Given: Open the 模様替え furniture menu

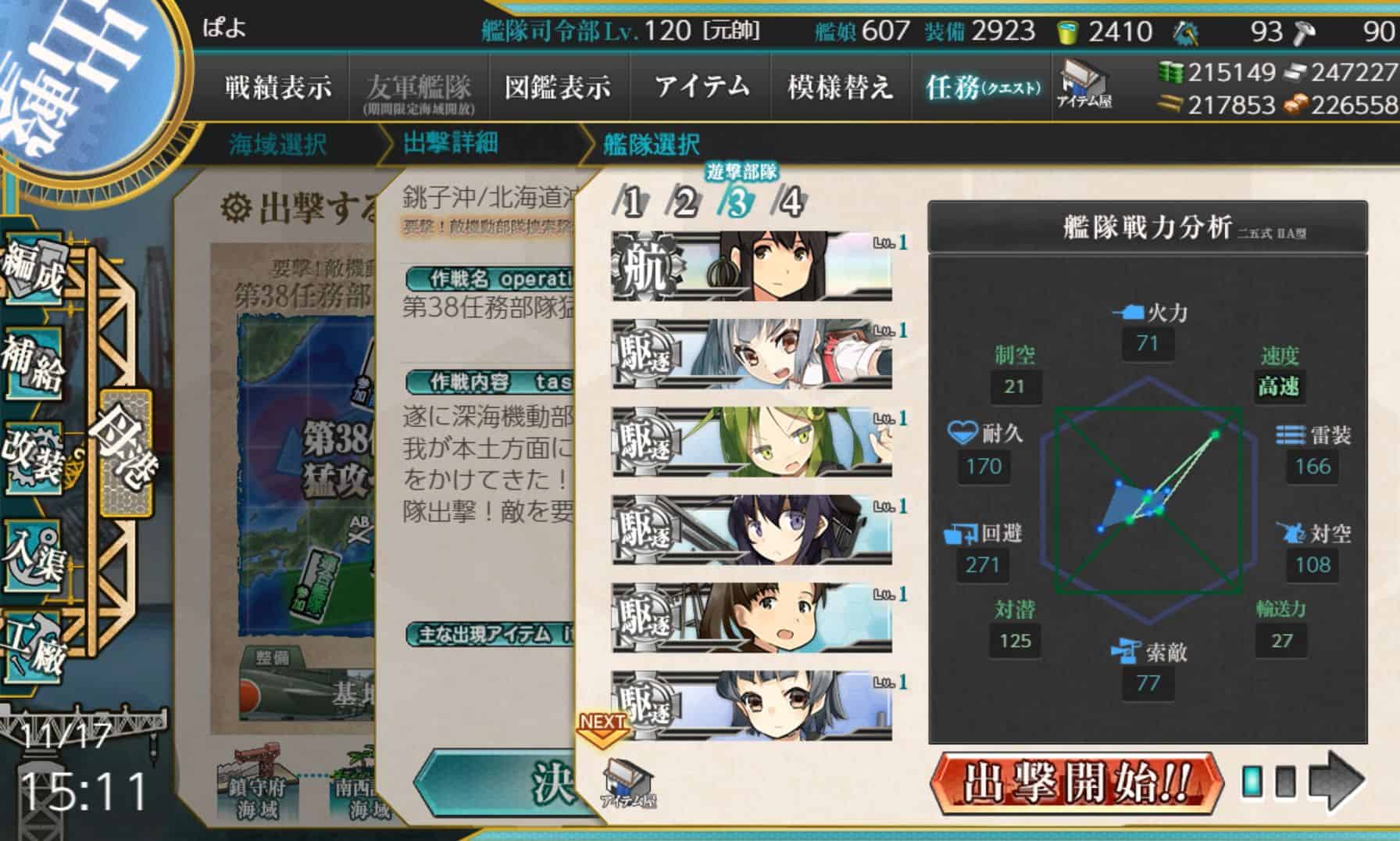Looking at the screenshot, I should point(840,86).
